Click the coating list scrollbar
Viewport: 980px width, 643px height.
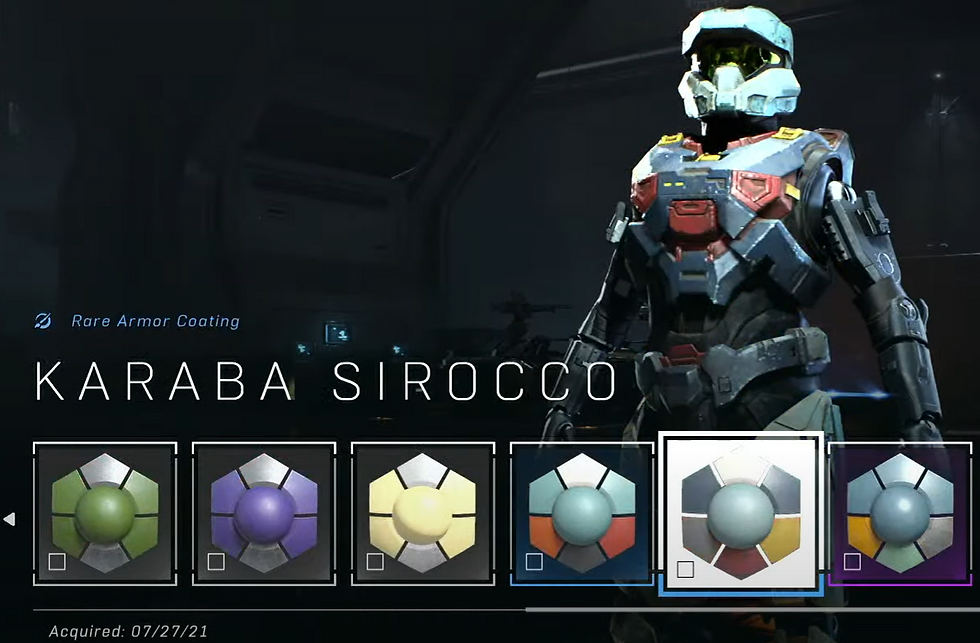750,608
